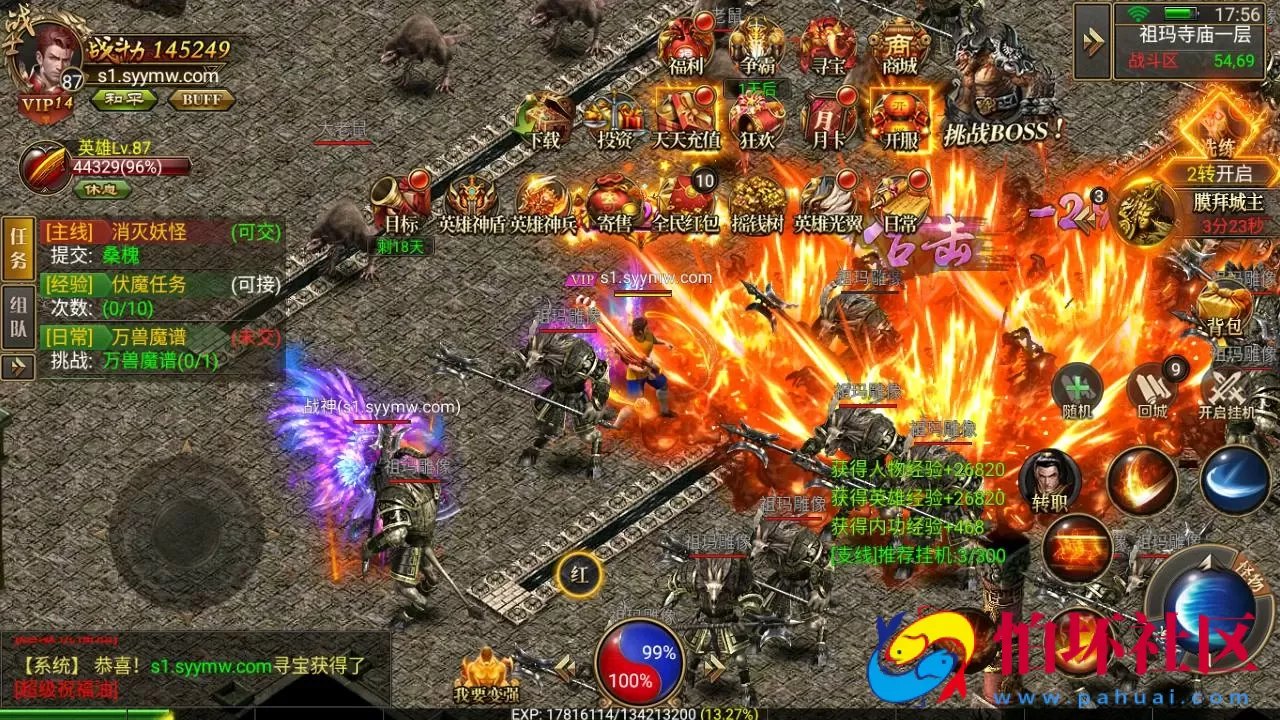The height and width of the screenshot is (720, 1280).
Task: Open the 月卡 monthly card offer
Action: (827, 118)
